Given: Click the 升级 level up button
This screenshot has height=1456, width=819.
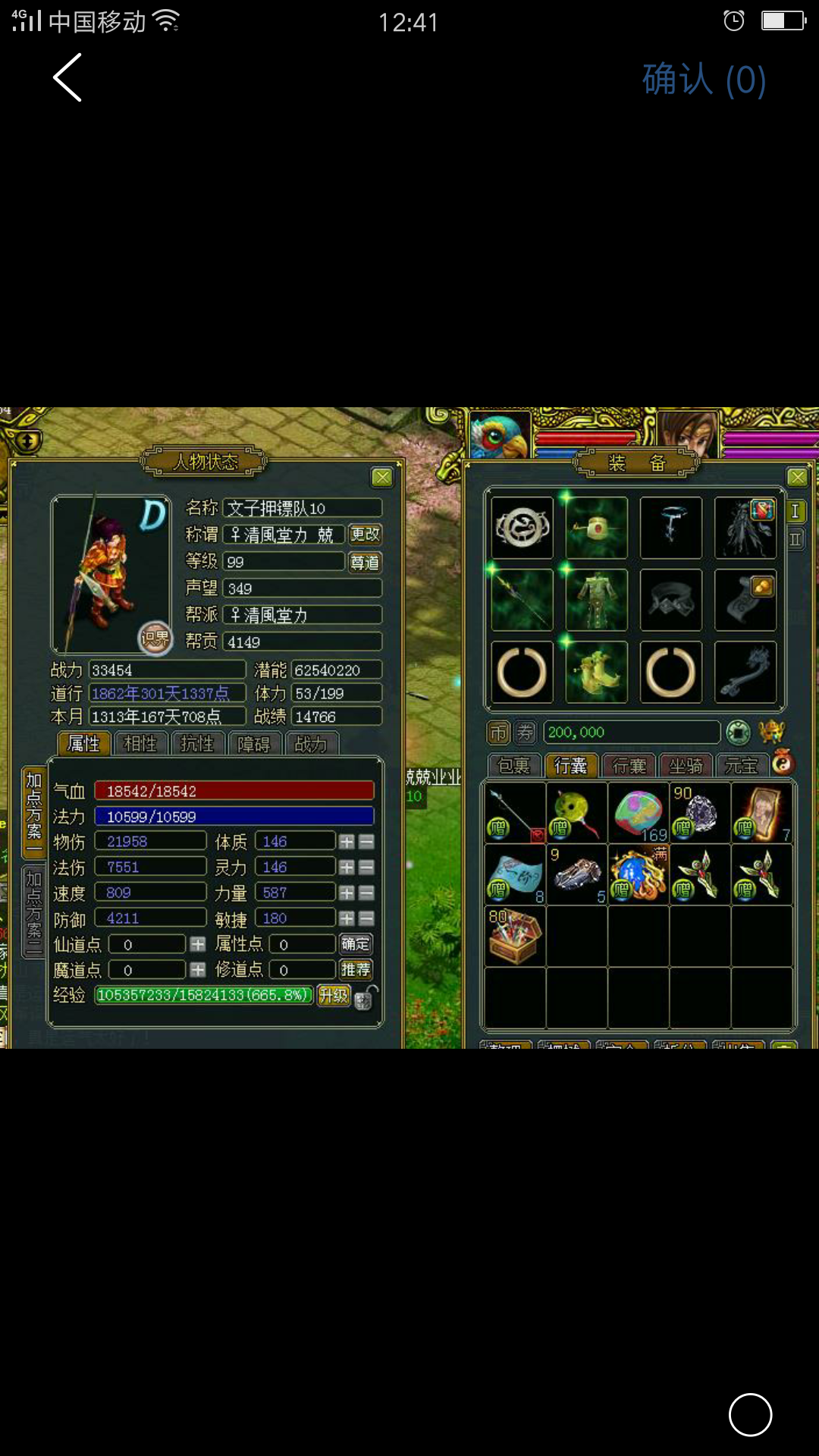Looking at the screenshot, I should point(333,995).
